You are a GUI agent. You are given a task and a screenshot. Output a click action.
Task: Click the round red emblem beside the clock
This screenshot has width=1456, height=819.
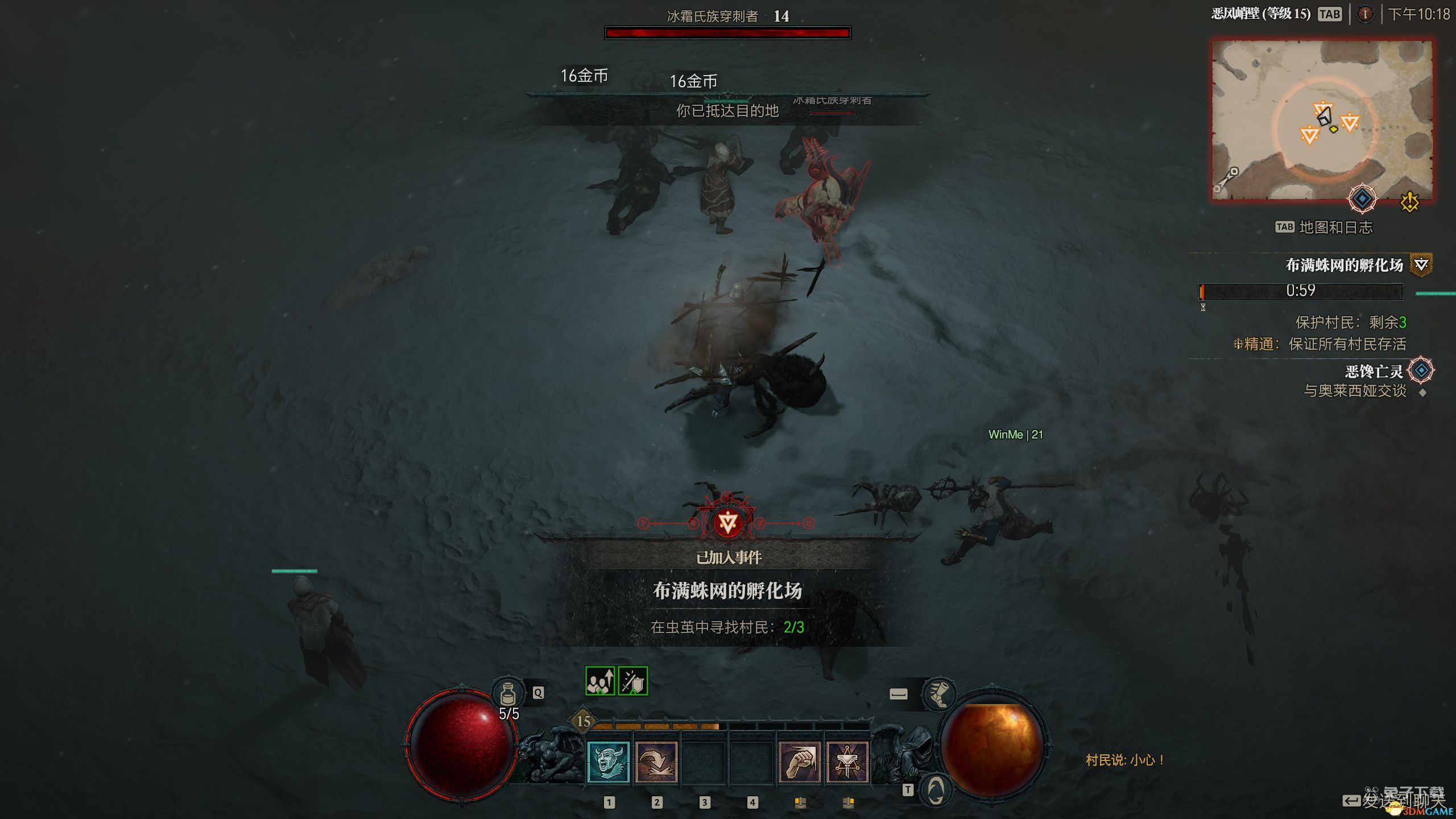[x=1365, y=14]
